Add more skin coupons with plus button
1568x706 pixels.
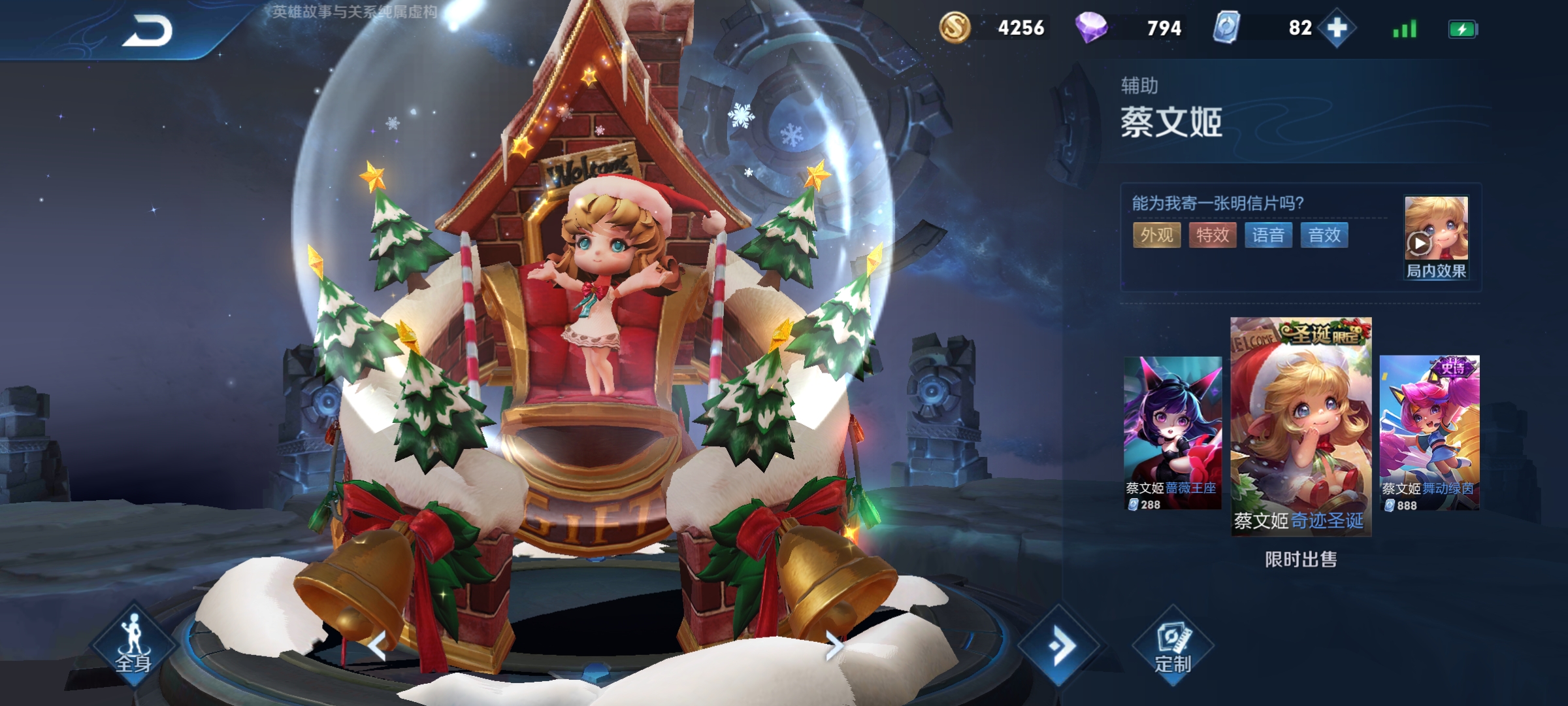coord(1337,28)
